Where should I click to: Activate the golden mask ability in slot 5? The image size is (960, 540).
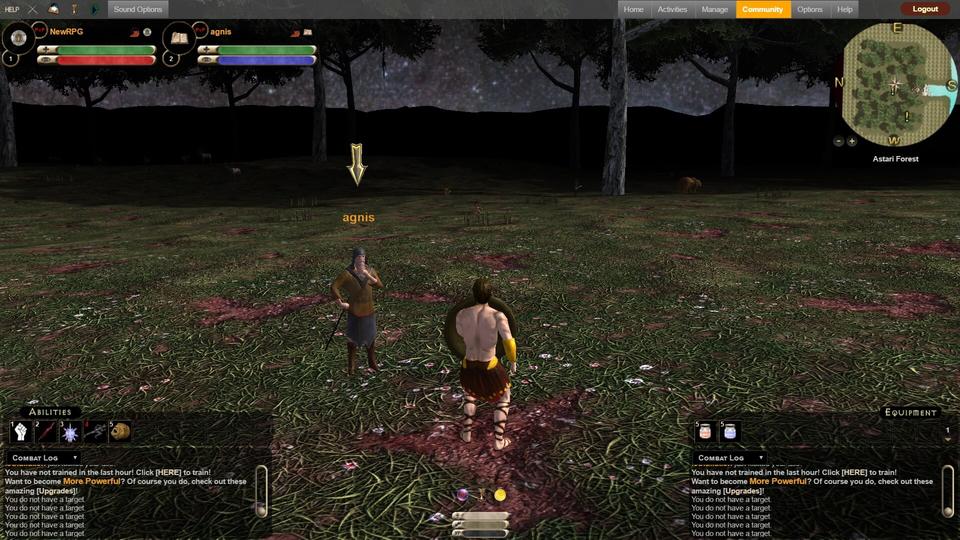click(120, 432)
